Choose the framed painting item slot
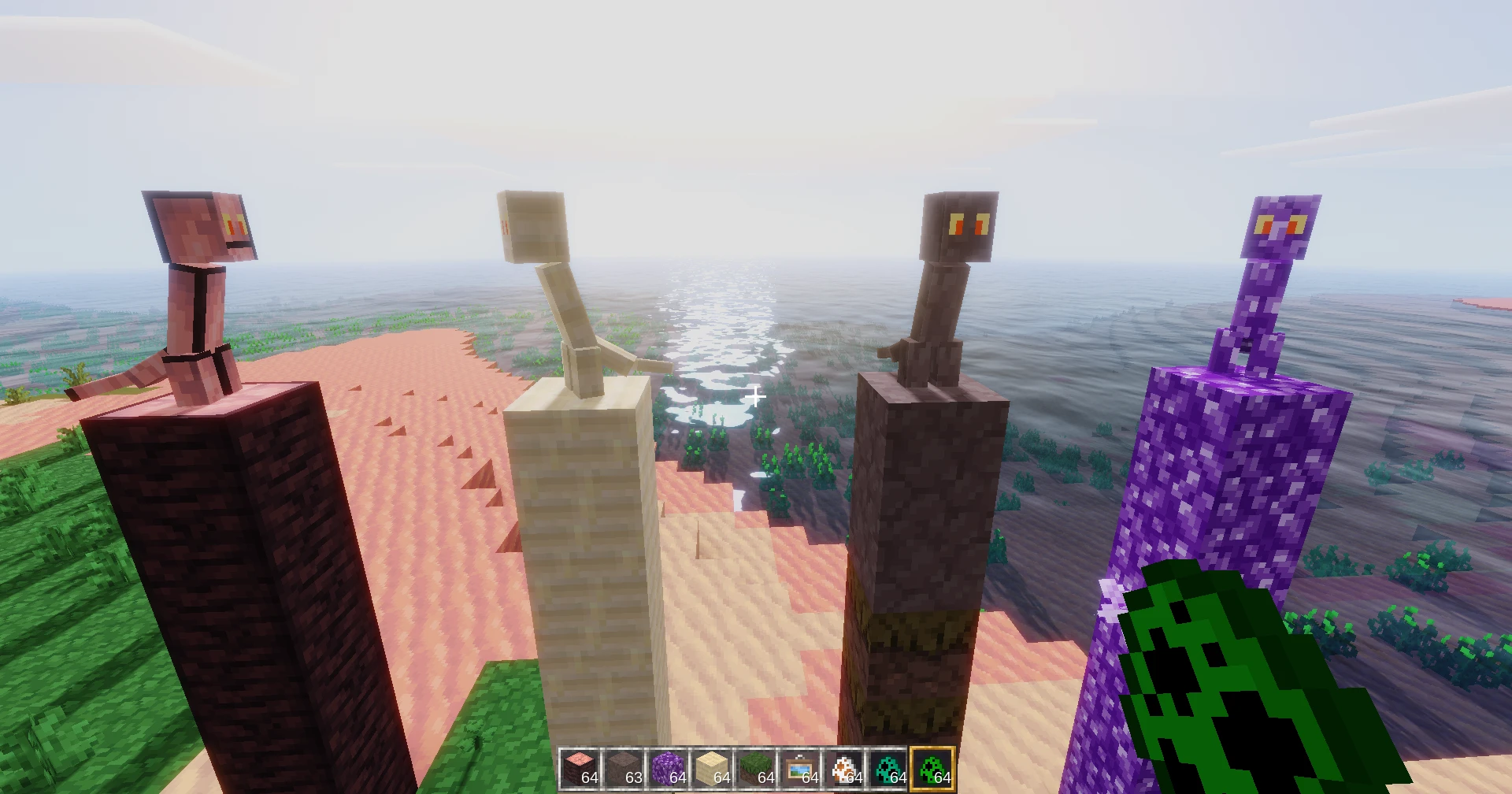The image size is (1512, 794). click(x=800, y=768)
